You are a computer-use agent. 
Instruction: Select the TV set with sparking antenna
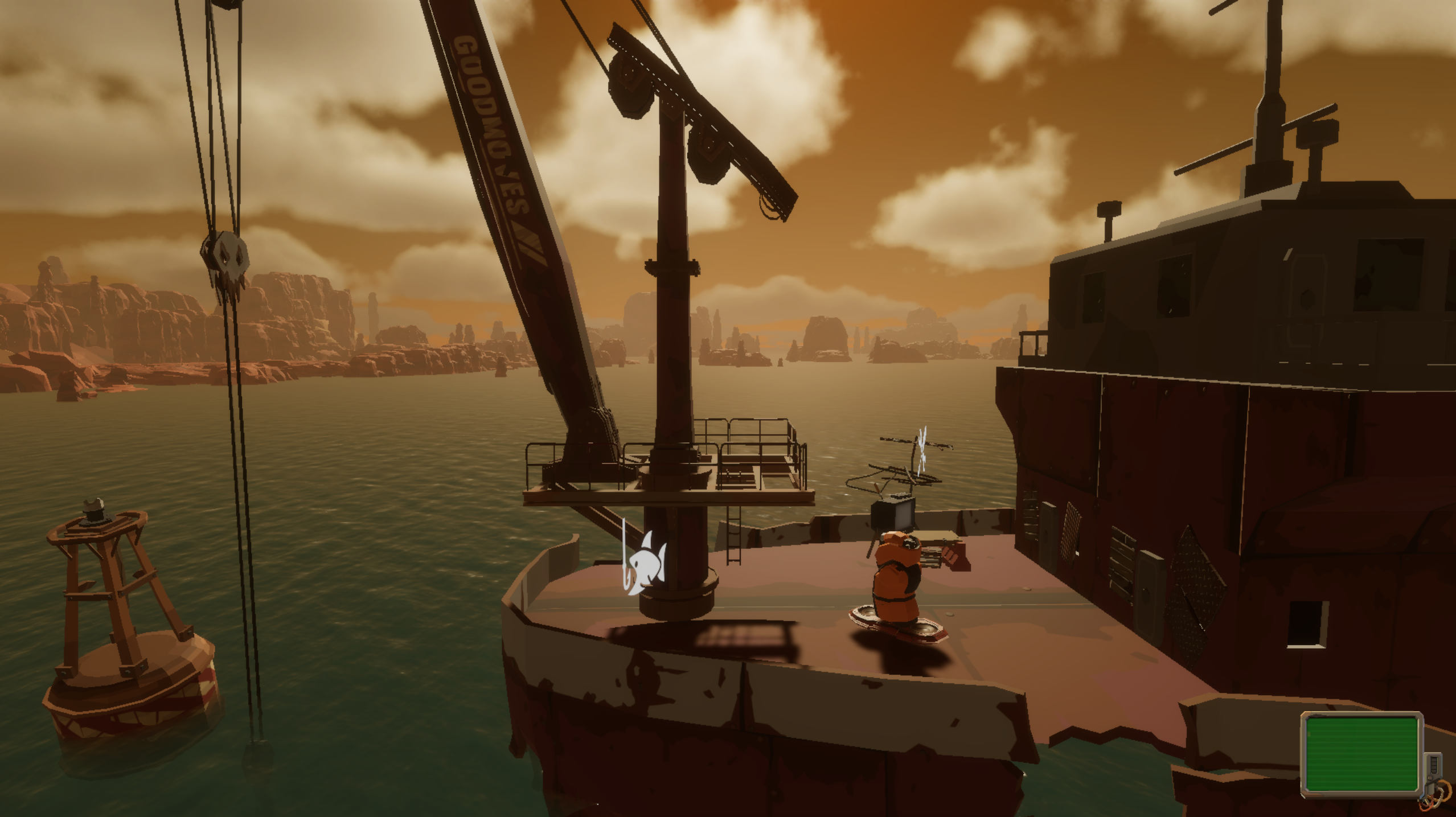[x=894, y=516]
